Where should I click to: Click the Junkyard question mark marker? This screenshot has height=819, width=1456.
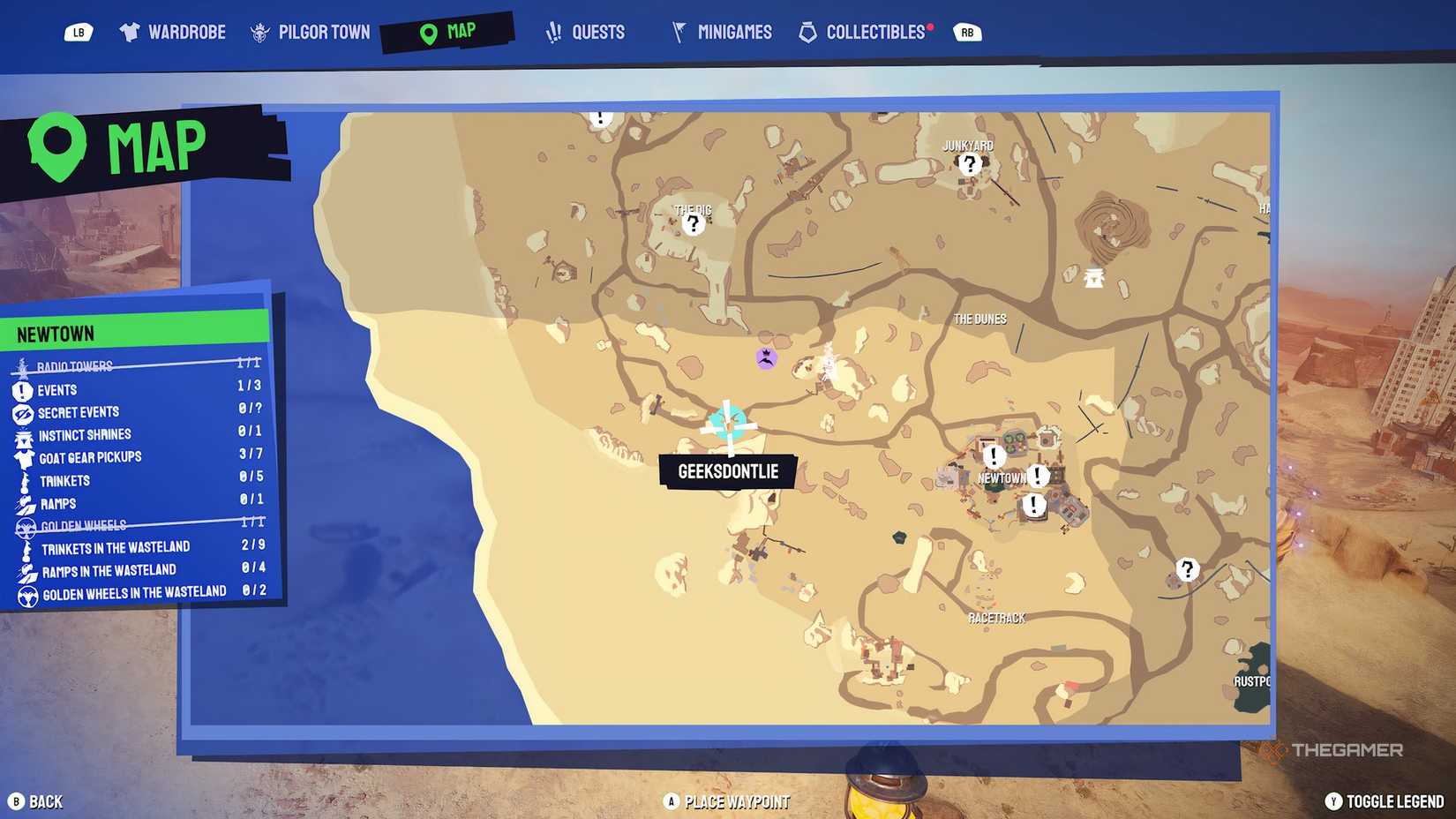[970, 162]
